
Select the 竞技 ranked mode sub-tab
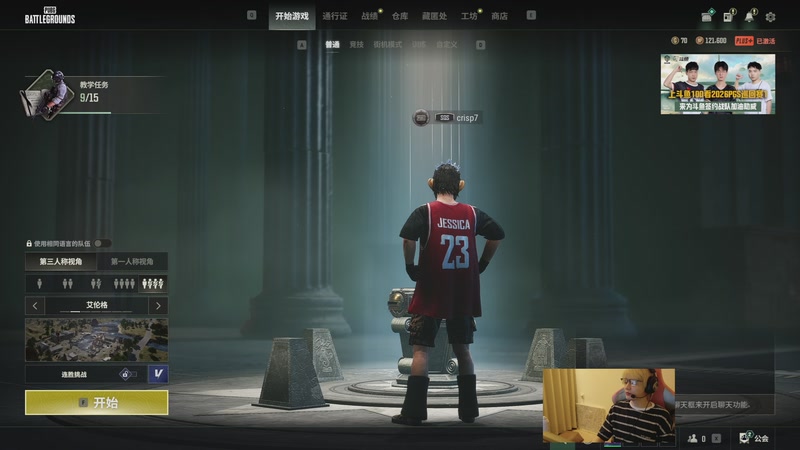(357, 45)
